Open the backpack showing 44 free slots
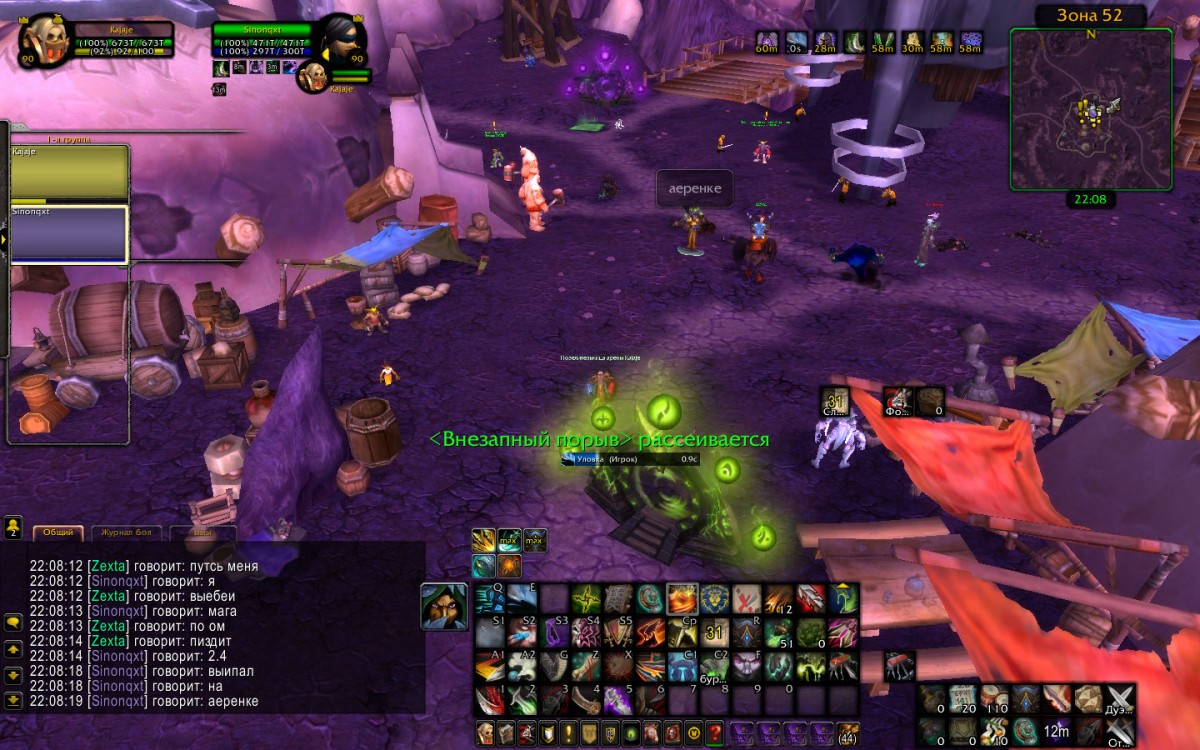The image size is (1200, 750). click(x=847, y=732)
